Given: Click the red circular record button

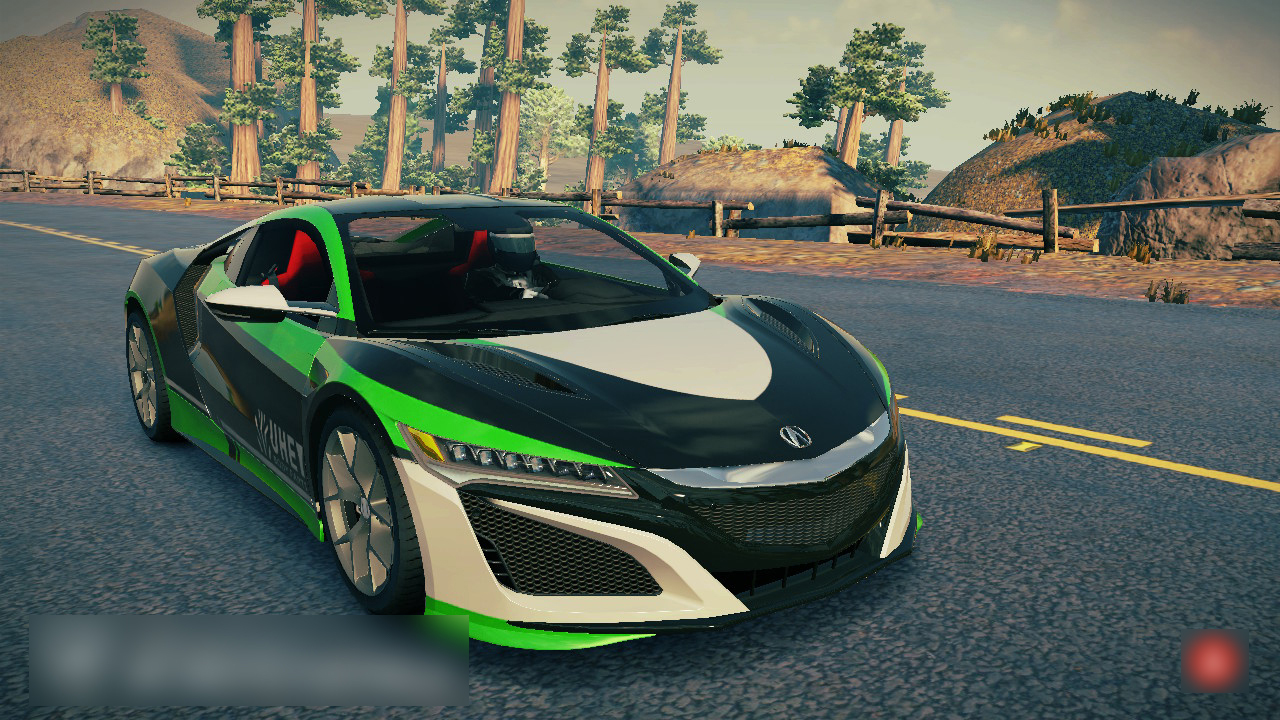Looking at the screenshot, I should (x=1214, y=661).
